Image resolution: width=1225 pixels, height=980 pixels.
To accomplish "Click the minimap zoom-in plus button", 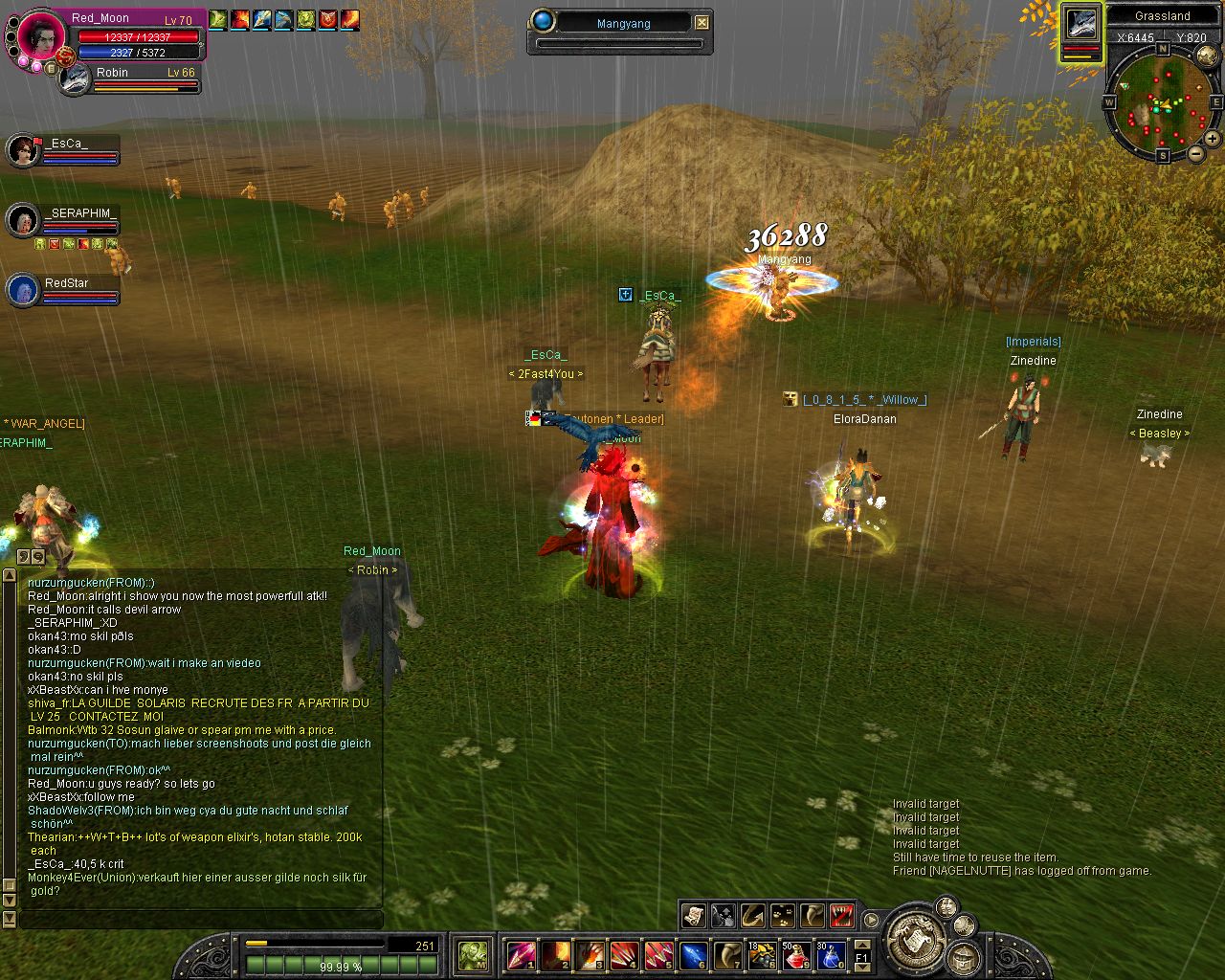I will pos(1212,139).
